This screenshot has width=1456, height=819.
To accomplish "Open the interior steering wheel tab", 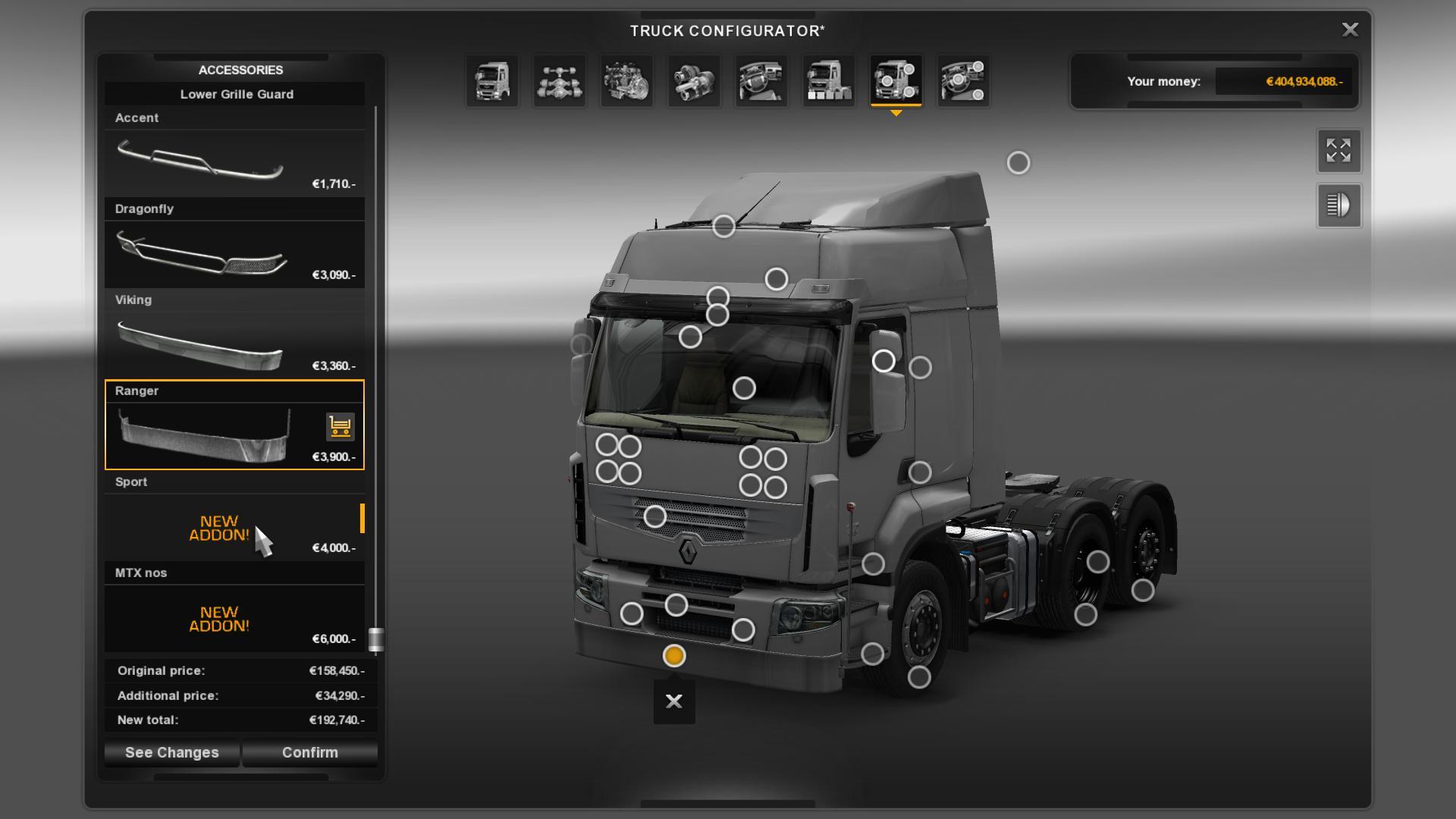I will (x=761, y=81).
